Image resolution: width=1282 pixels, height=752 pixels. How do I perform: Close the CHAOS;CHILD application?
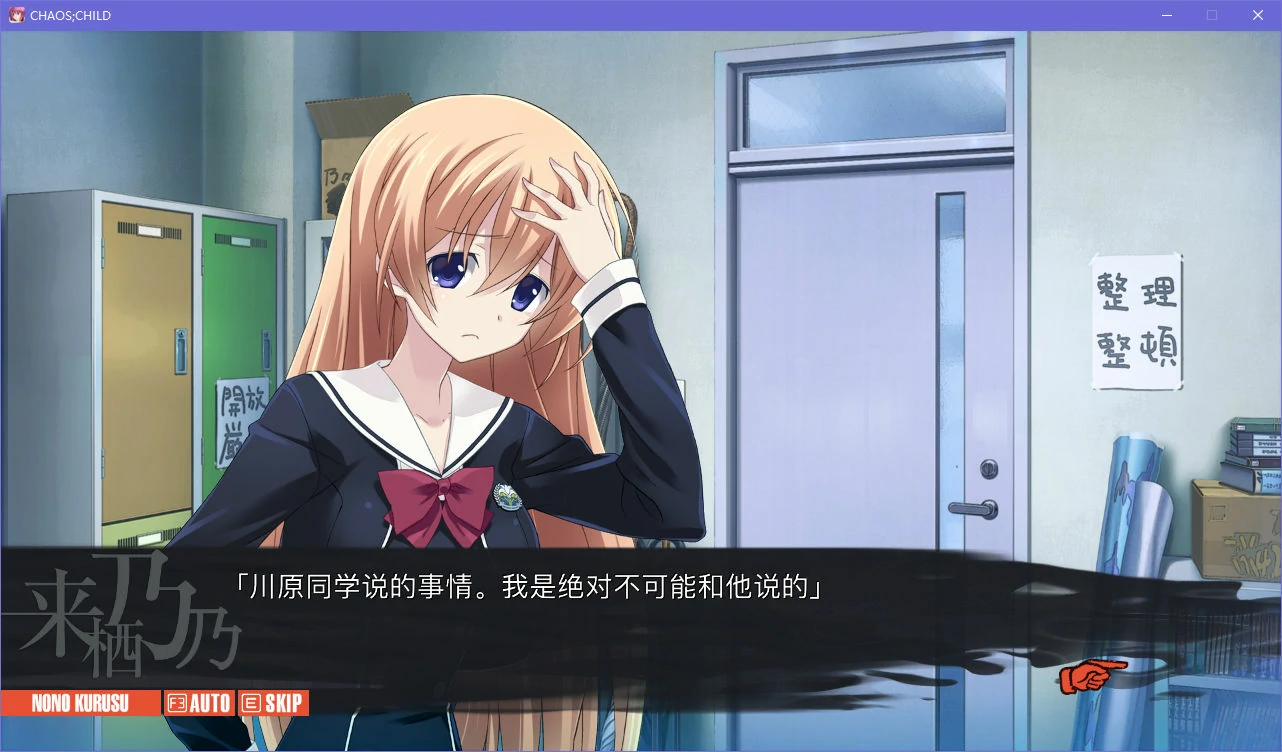1257,14
